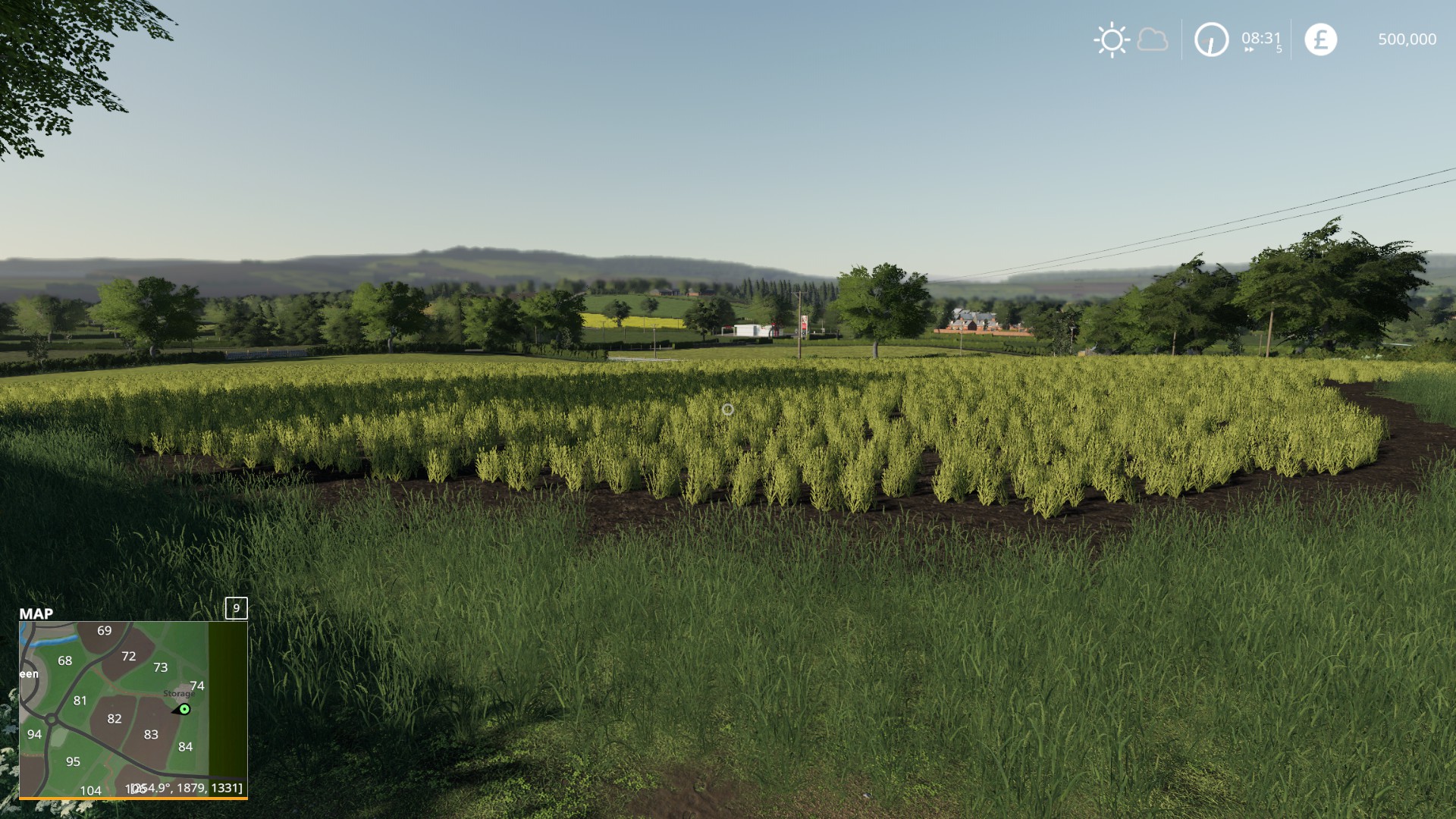Viewport: 1456px width, 819px height.
Task: Click the sun weather icon
Action: pyautogui.click(x=1112, y=39)
